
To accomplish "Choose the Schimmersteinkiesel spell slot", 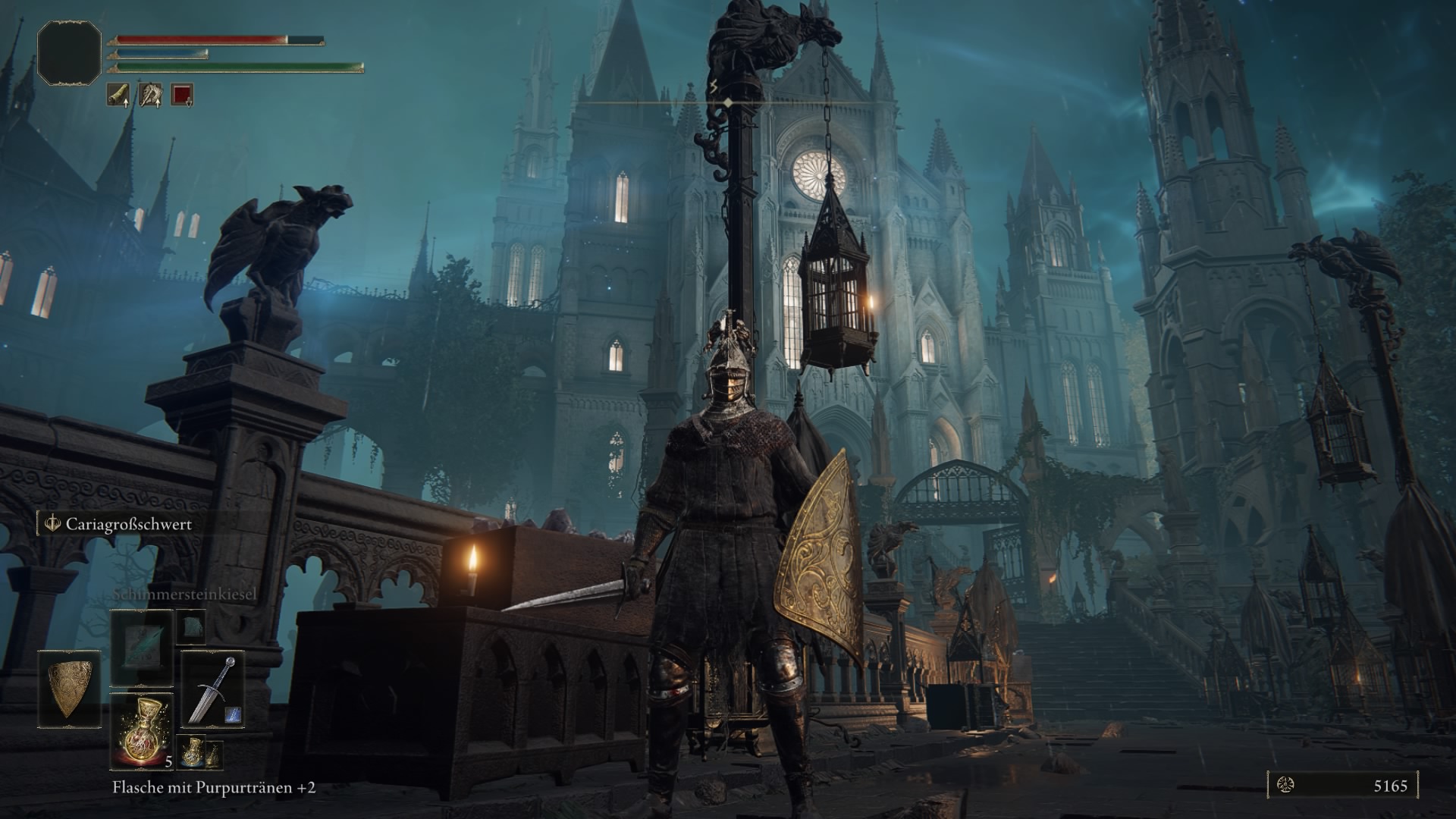I will click(x=142, y=649).
